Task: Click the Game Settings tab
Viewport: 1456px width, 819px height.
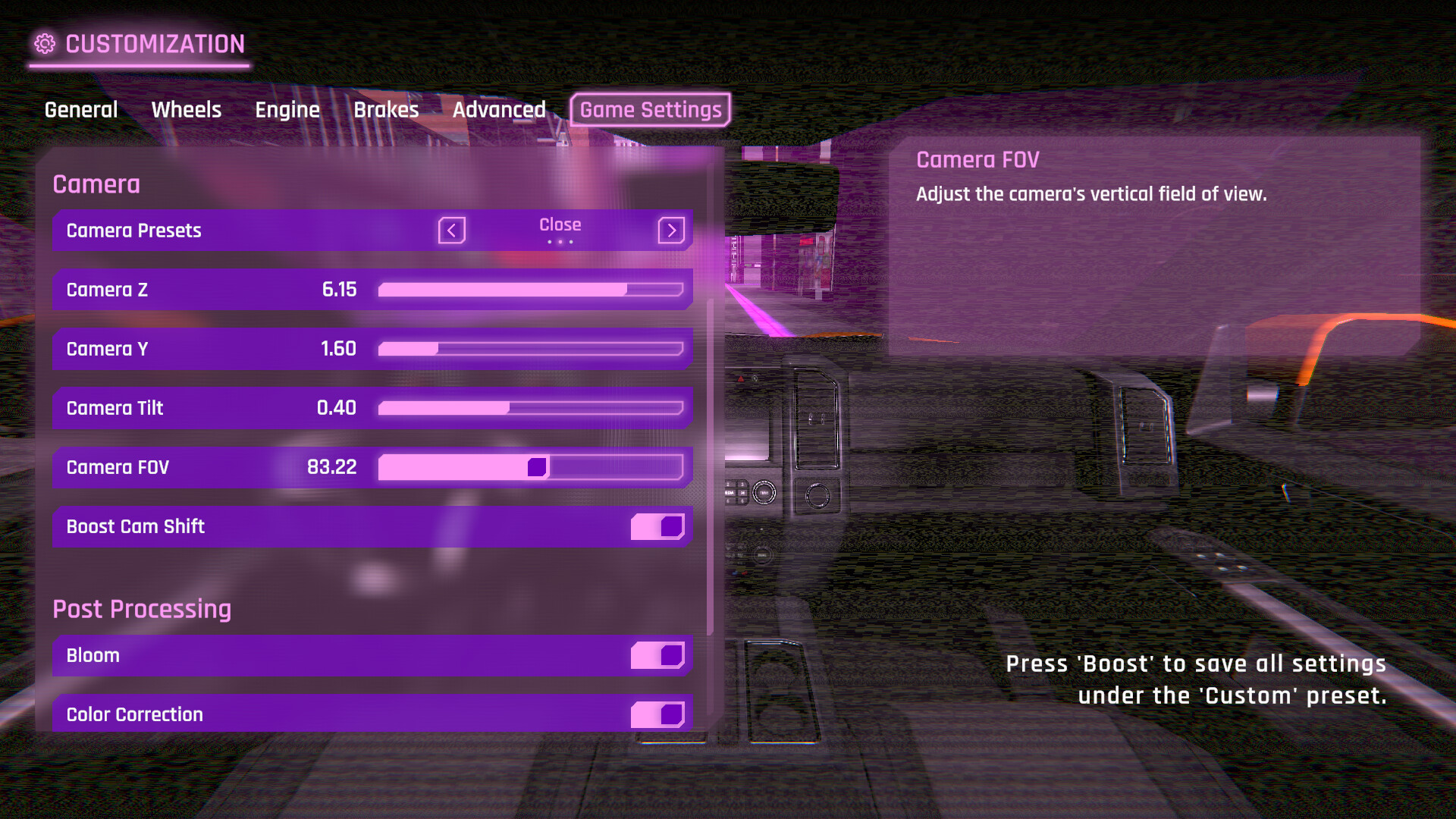Action: pyautogui.click(x=649, y=109)
